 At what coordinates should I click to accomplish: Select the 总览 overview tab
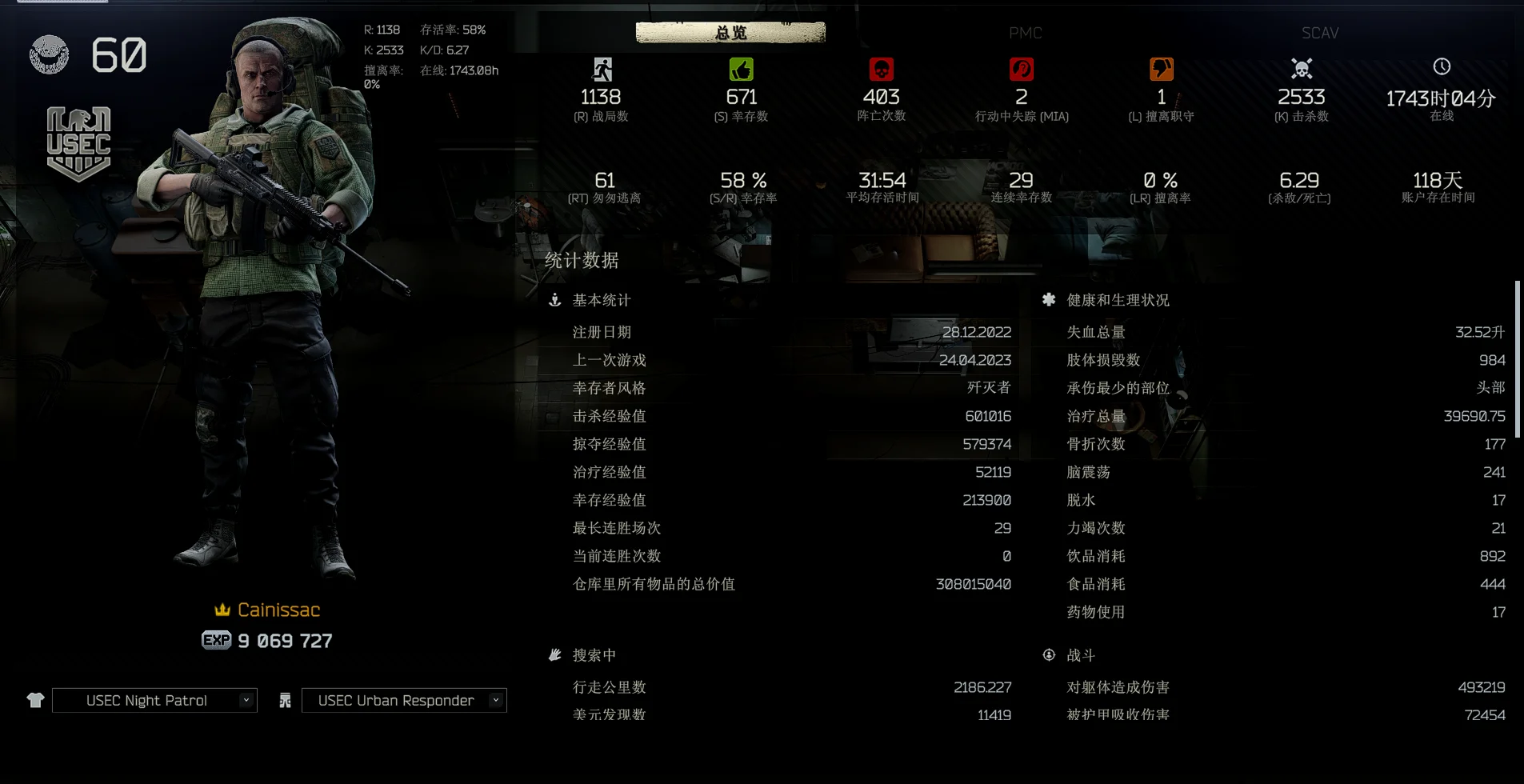[x=730, y=33]
